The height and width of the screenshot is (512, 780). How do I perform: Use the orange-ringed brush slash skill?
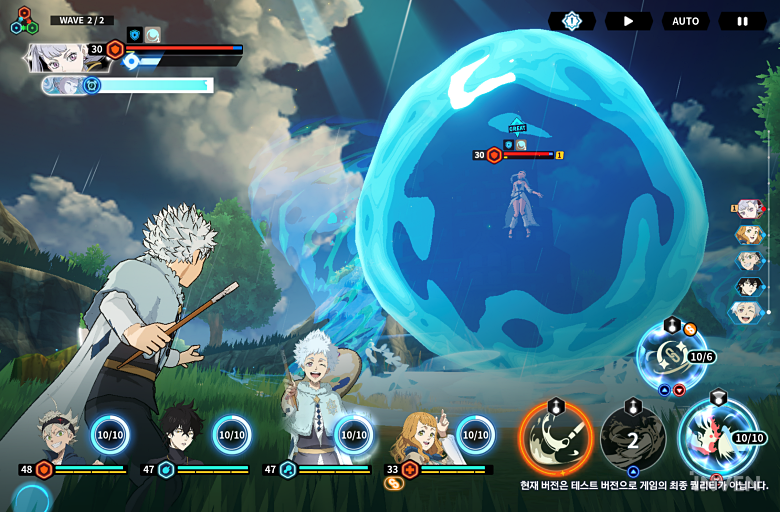pyautogui.click(x=555, y=438)
